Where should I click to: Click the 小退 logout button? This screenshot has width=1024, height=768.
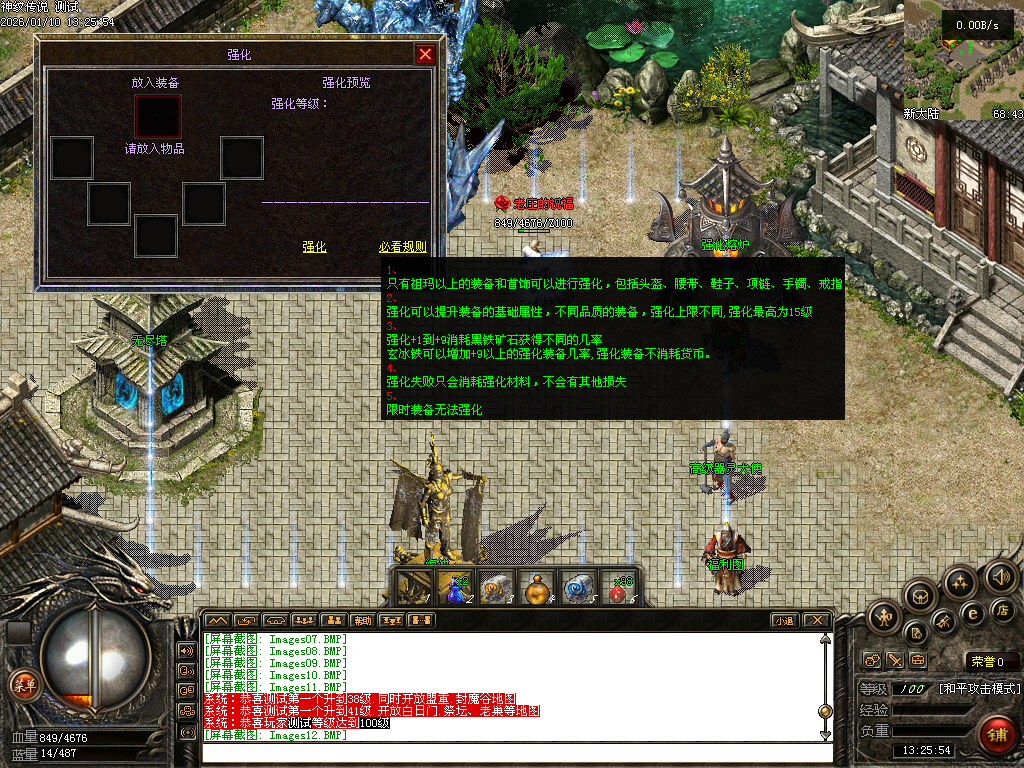click(x=784, y=620)
